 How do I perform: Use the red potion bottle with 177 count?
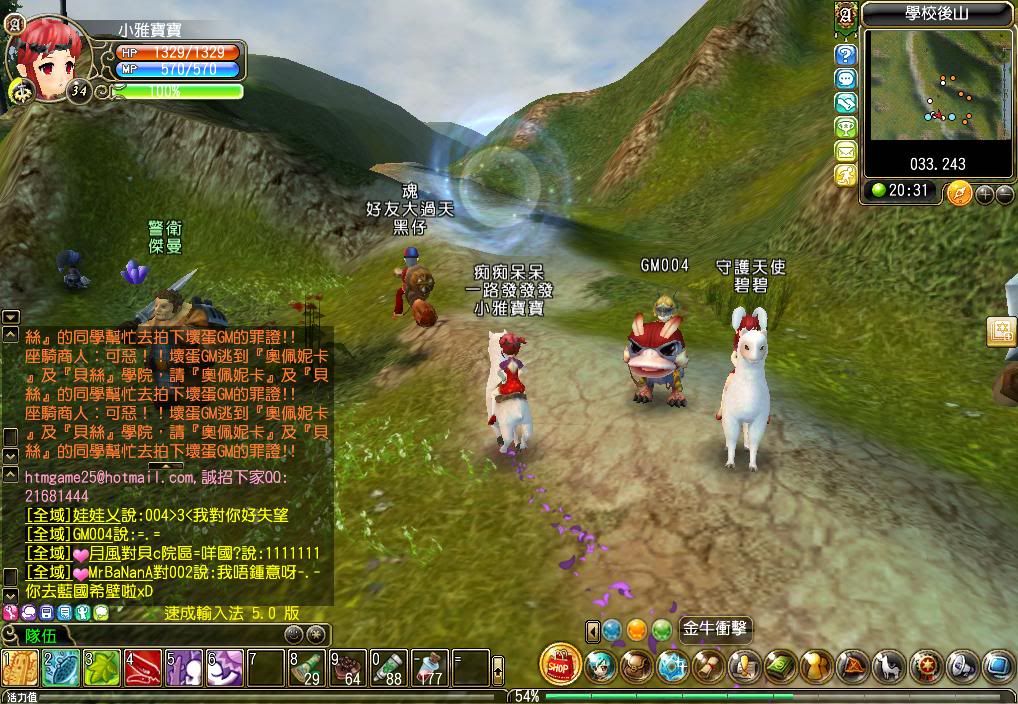[x=429, y=668]
